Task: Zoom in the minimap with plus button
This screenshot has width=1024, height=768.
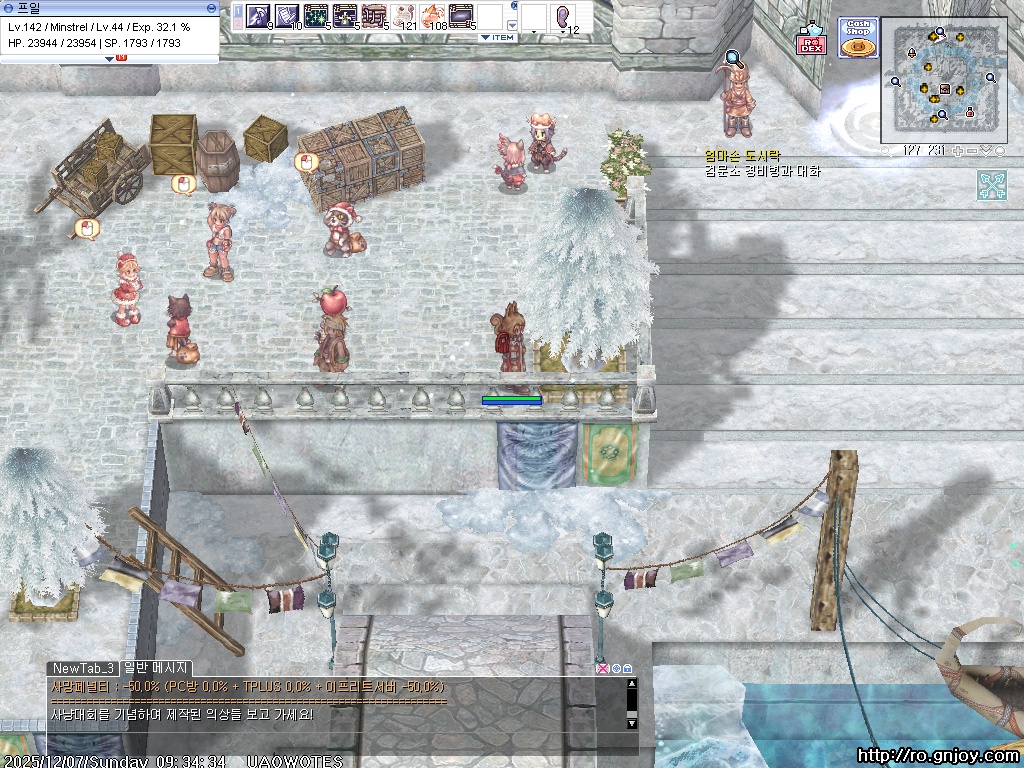Action: point(957,151)
